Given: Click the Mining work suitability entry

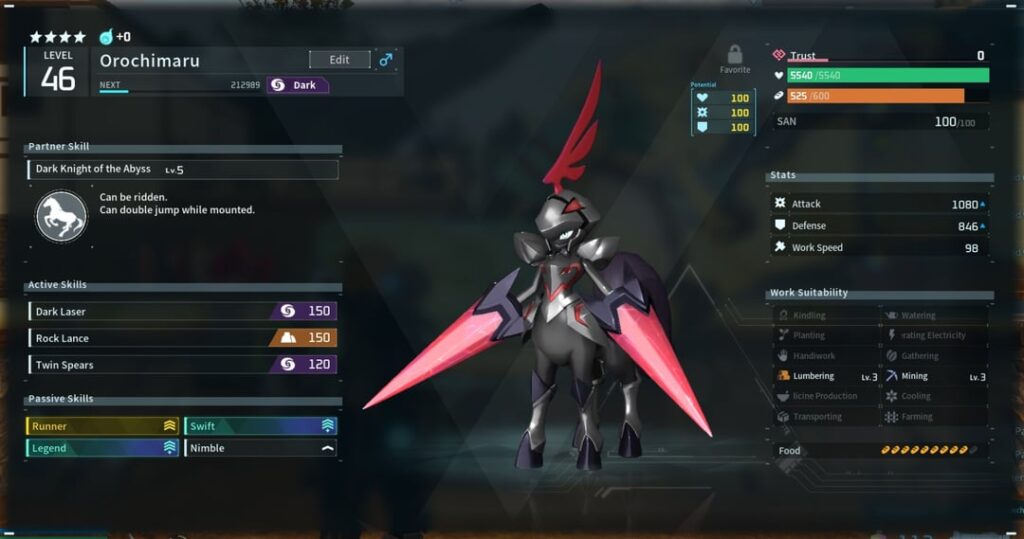Looking at the screenshot, I should click(935, 376).
